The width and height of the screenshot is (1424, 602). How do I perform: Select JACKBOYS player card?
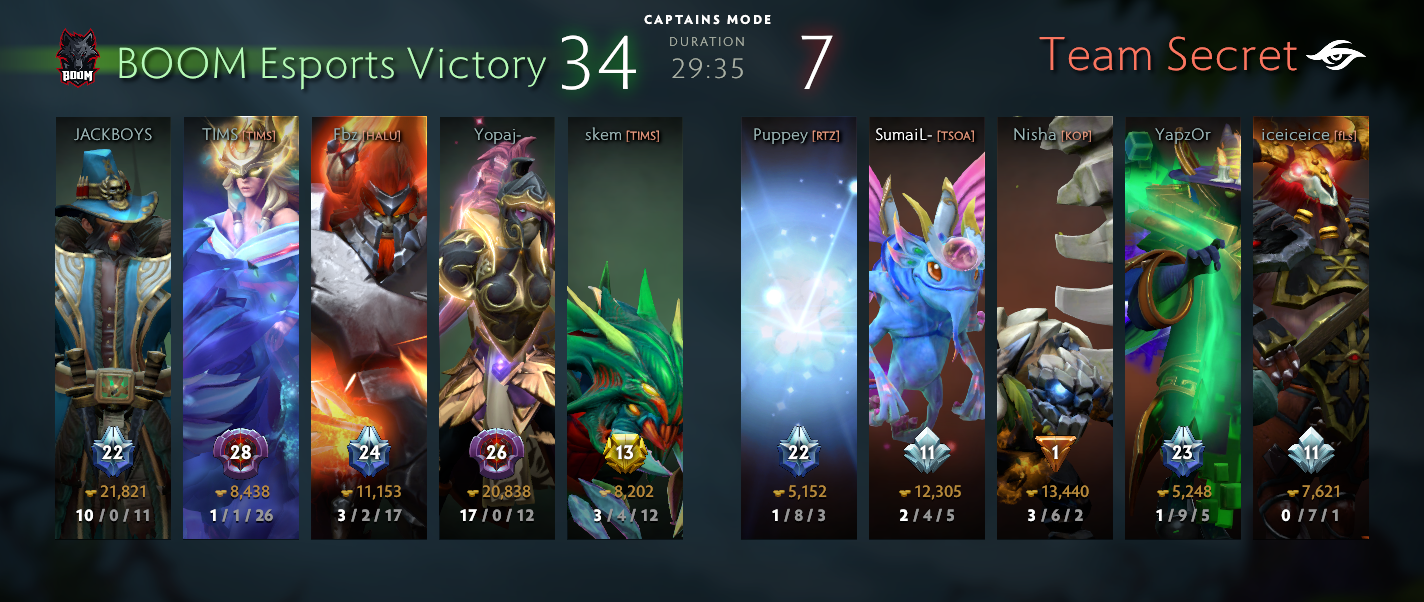coord(113,328)
